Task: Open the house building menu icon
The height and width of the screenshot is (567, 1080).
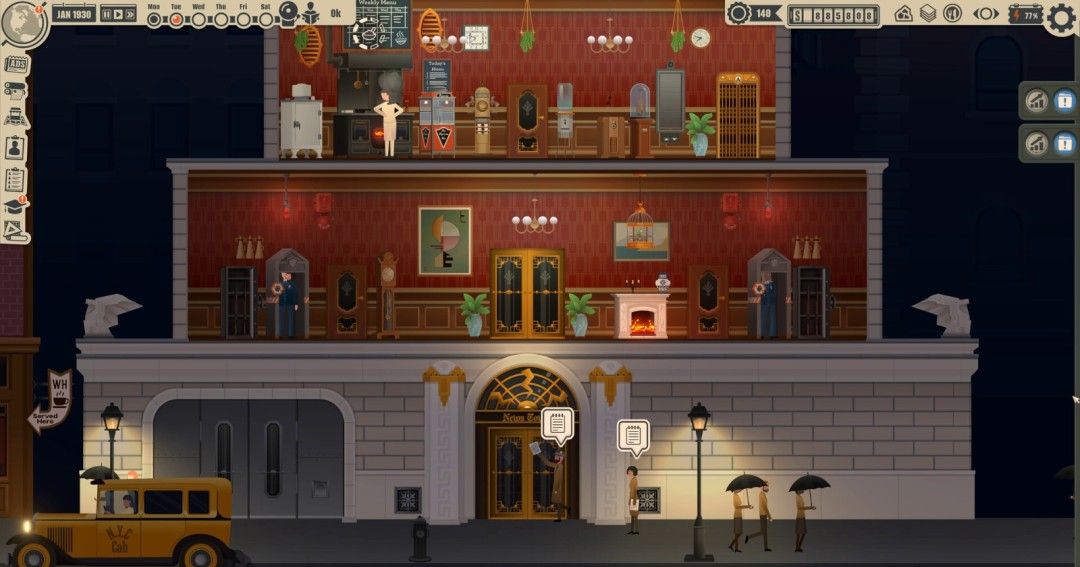Action: point(904,14)
